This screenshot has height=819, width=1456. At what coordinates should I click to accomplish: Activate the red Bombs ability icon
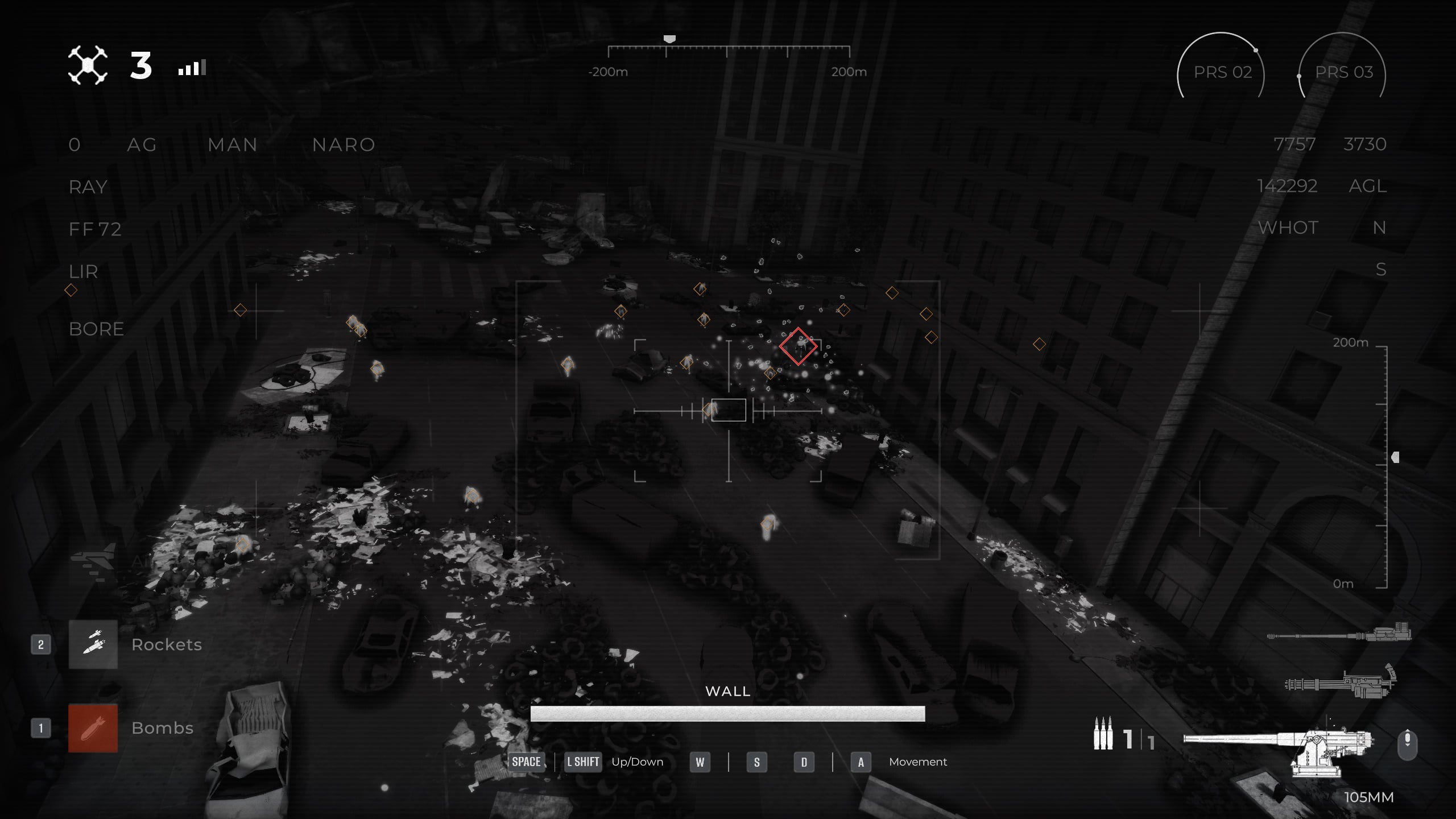pyautogui.click(x=93, y=728)
